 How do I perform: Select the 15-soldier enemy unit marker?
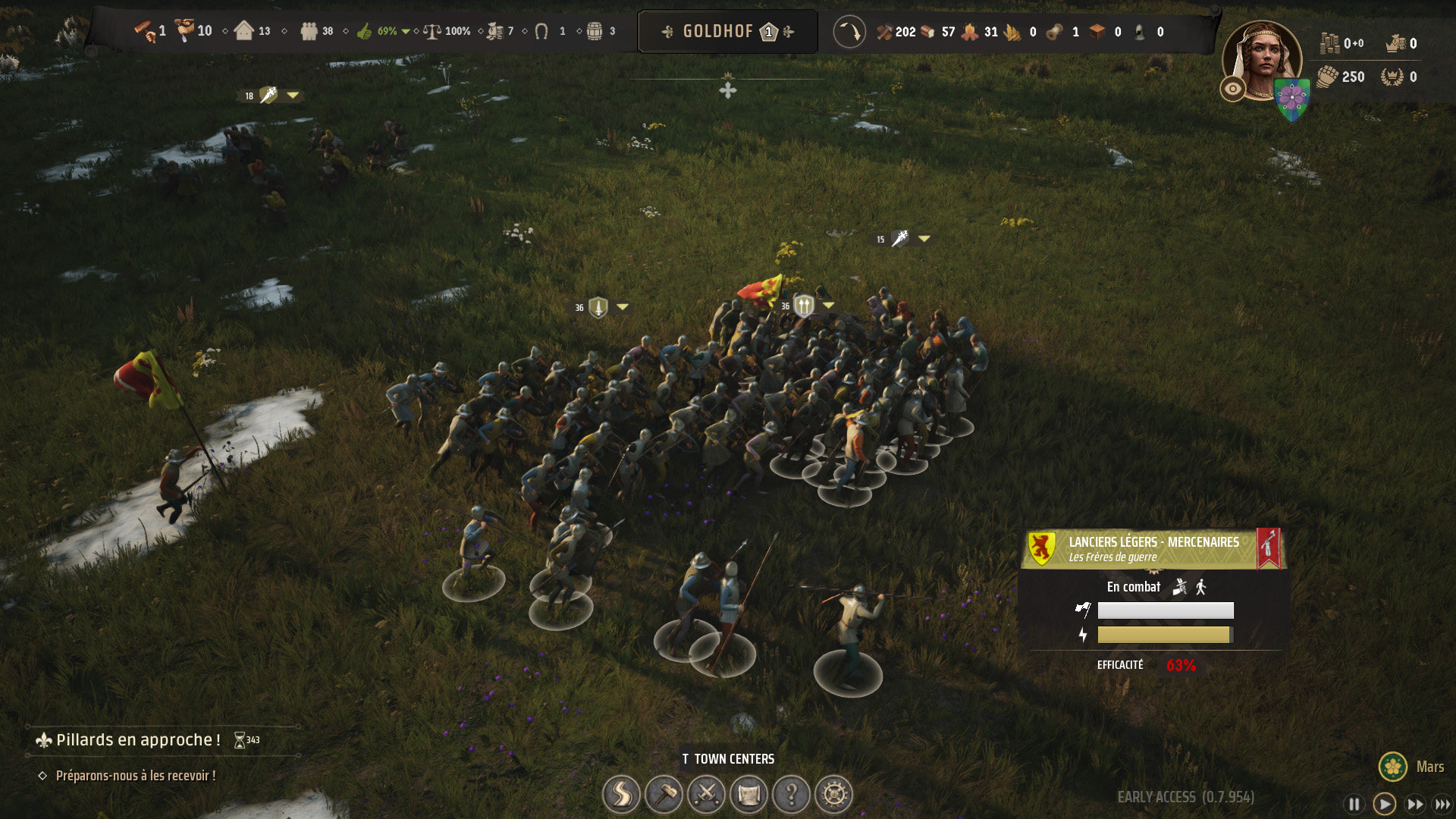pyautogui.click(x=899, y=239)
